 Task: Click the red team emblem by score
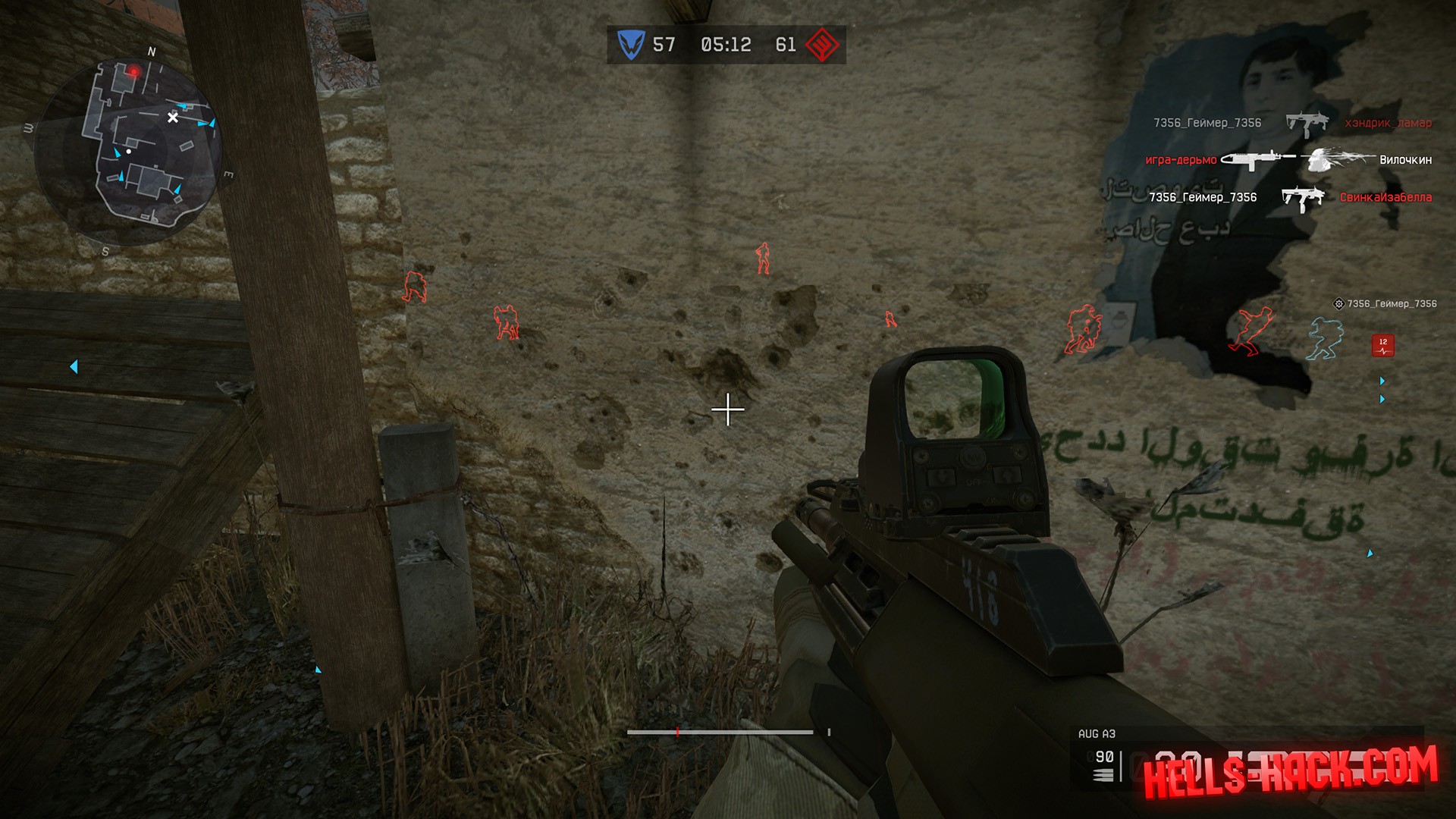[821, 45]
